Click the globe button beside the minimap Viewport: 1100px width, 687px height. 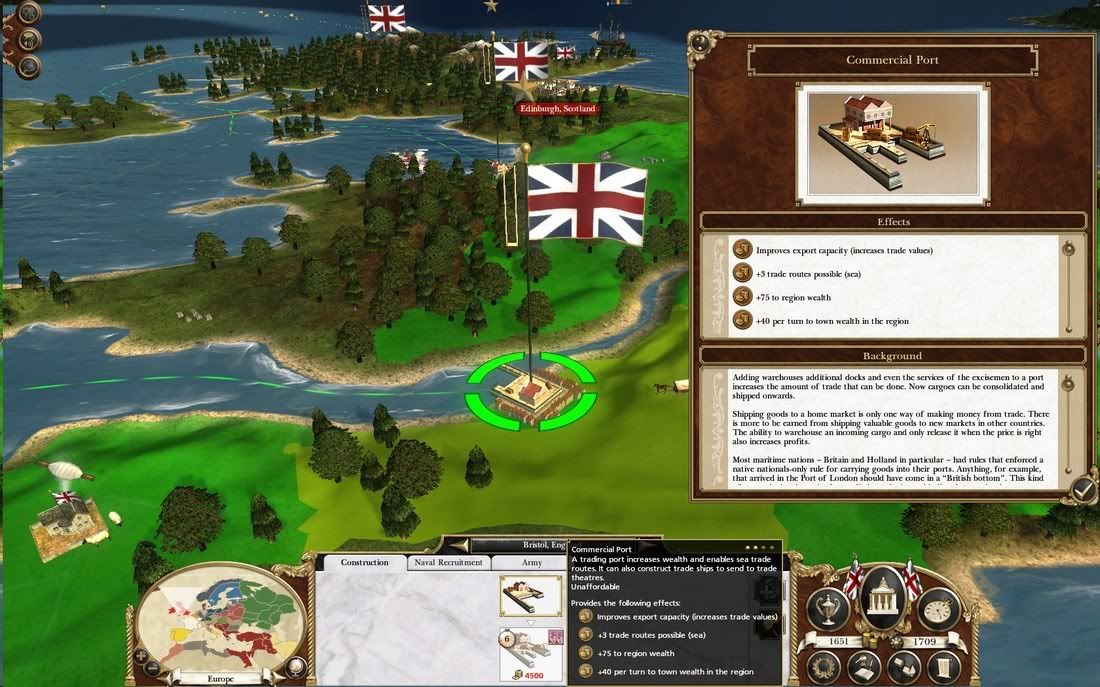[296, 667]
